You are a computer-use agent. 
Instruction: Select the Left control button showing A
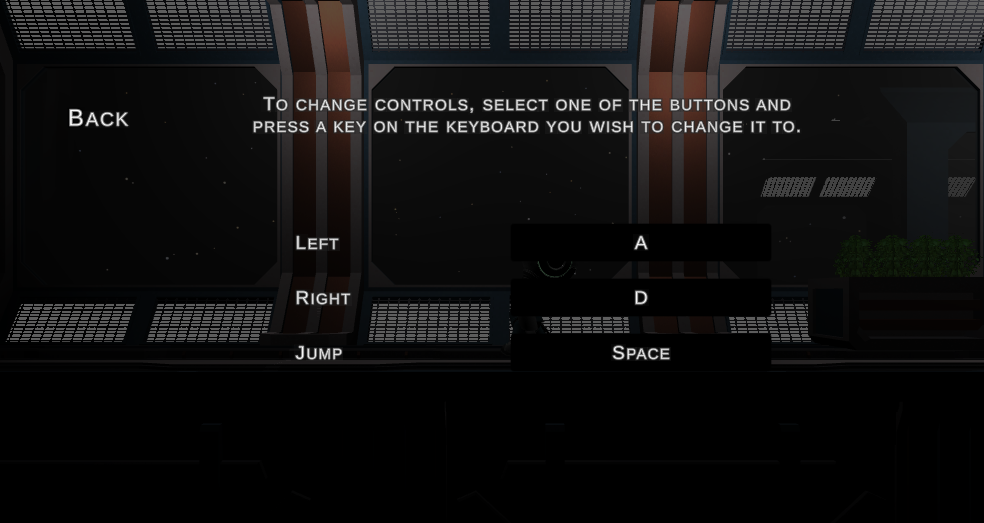640,243
